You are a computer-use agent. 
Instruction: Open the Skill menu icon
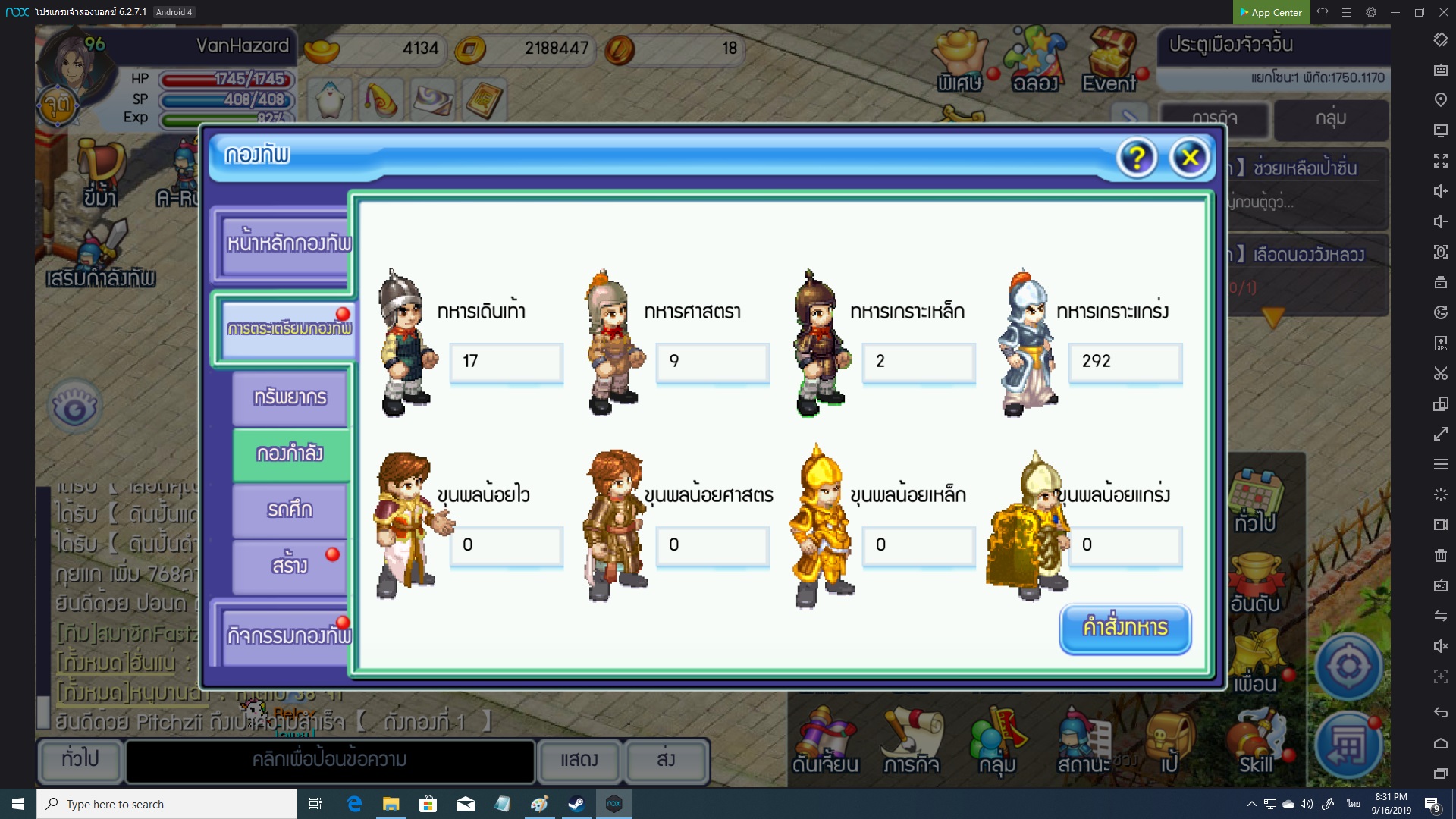click(x=1256, y=743)
